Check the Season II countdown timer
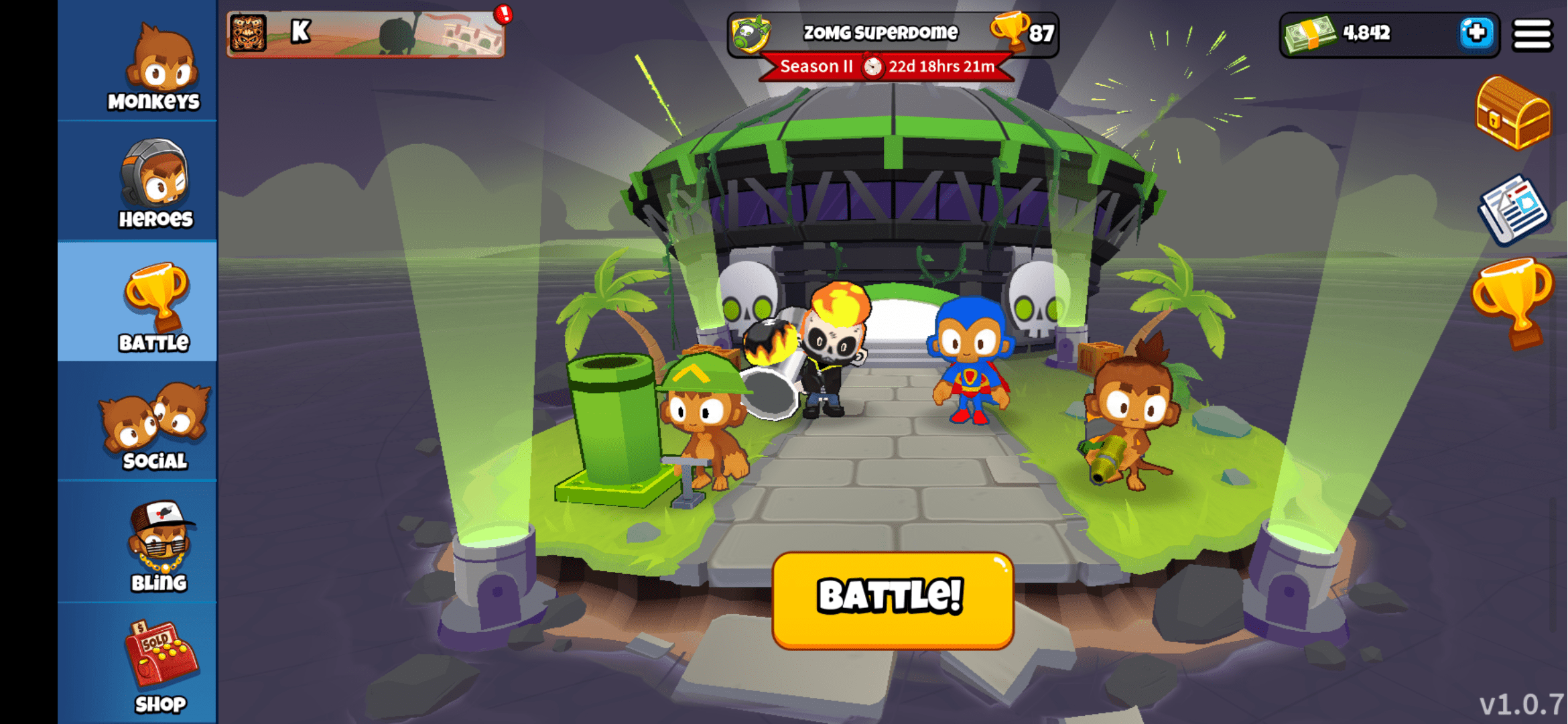Viewport: 1568px width, 724px height. (885, 66)
